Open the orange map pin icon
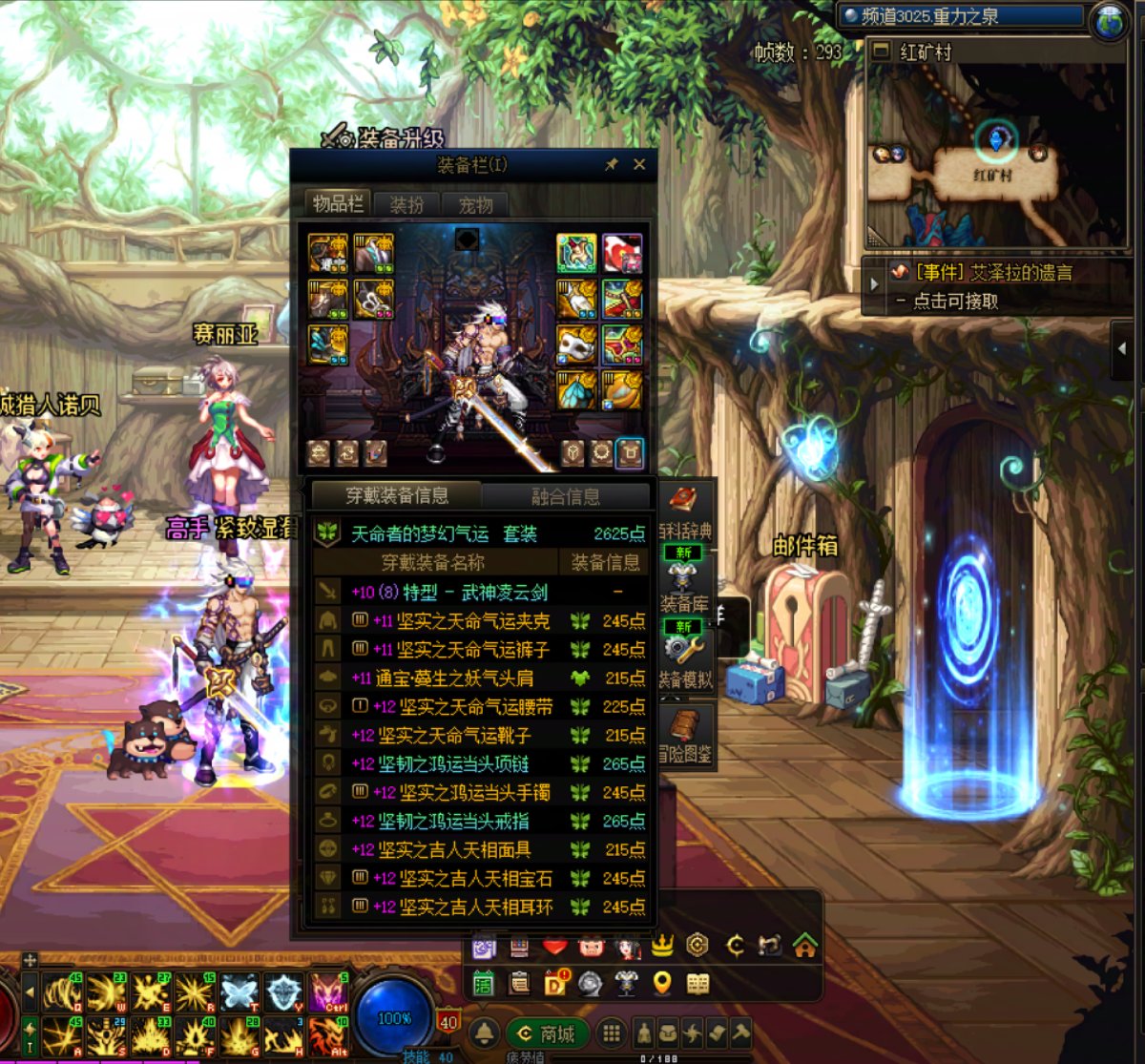The width and height of the screenshot is (1145, 1064). click(x=662, y=984)
